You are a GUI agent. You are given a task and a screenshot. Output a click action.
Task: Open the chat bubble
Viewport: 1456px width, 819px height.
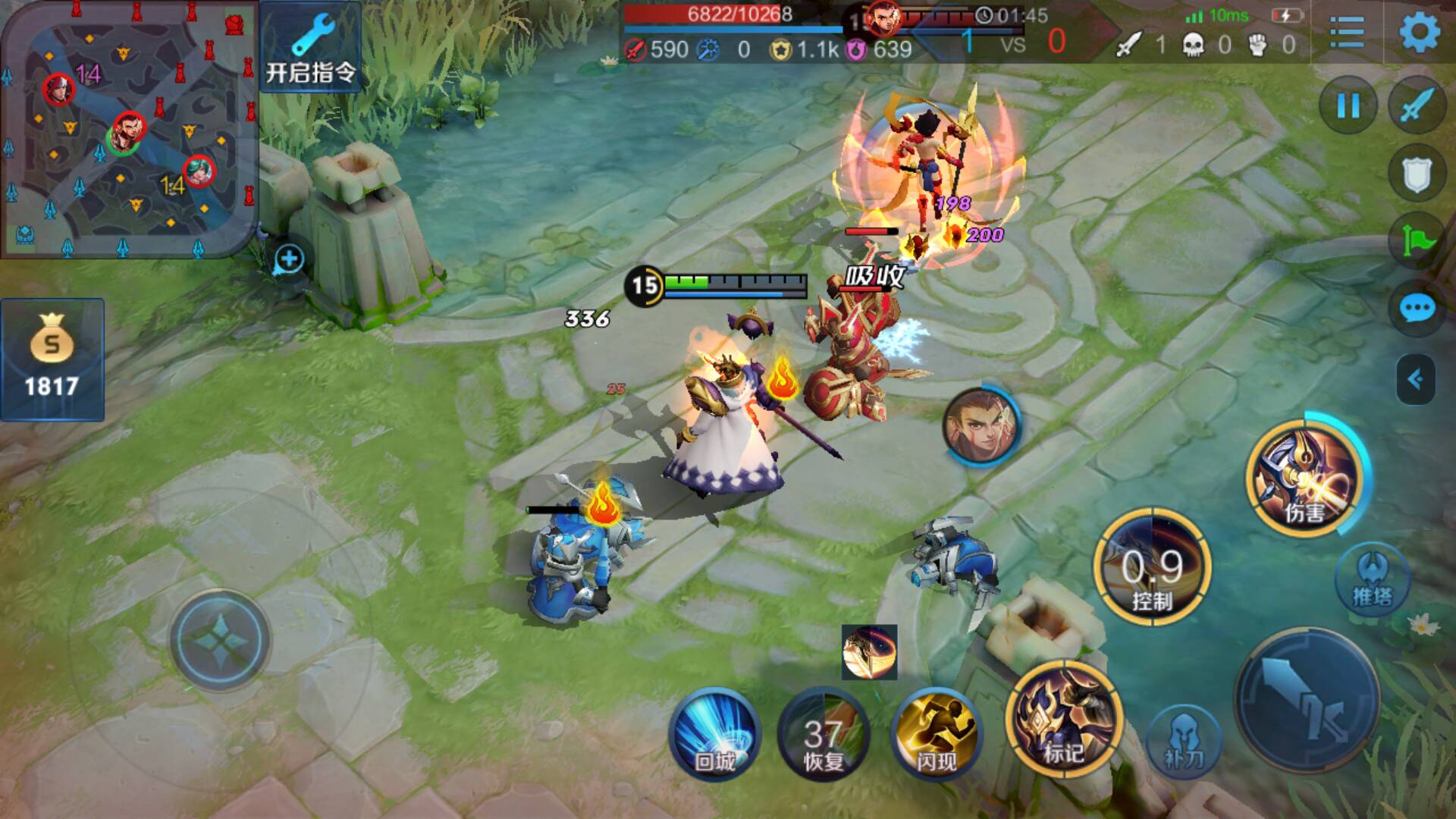pos(1417,309)
